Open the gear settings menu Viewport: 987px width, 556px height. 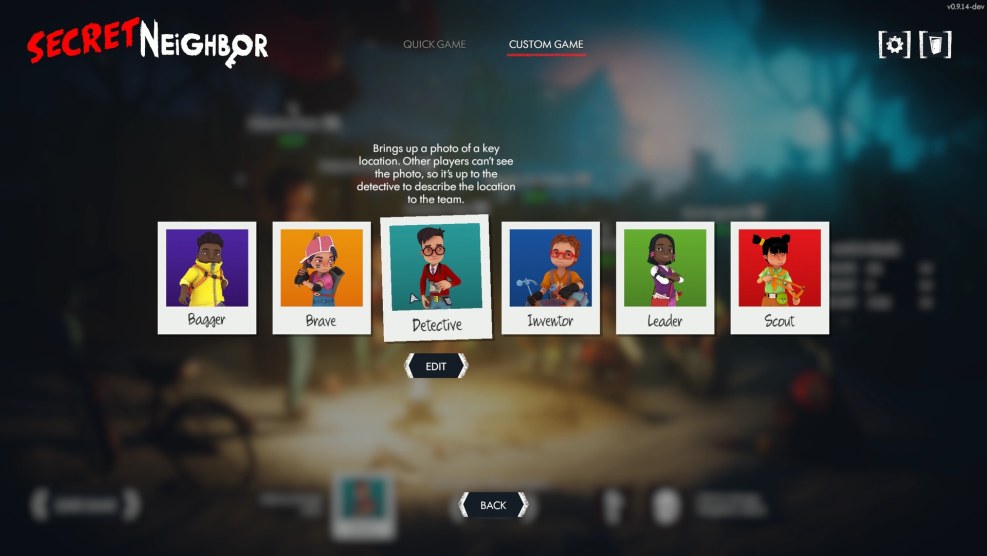click(x=894, y=44)
